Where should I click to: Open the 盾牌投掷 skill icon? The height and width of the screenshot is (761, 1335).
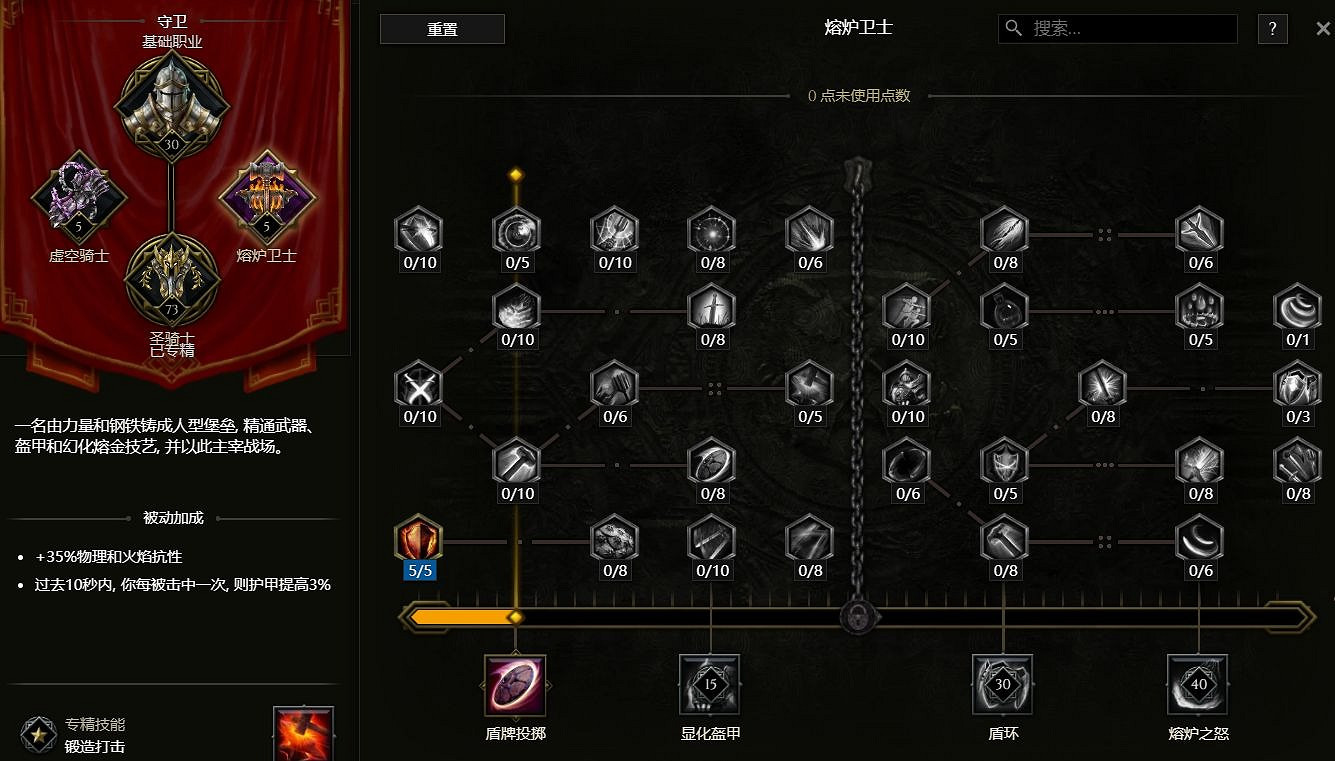(x=514, y=685)
